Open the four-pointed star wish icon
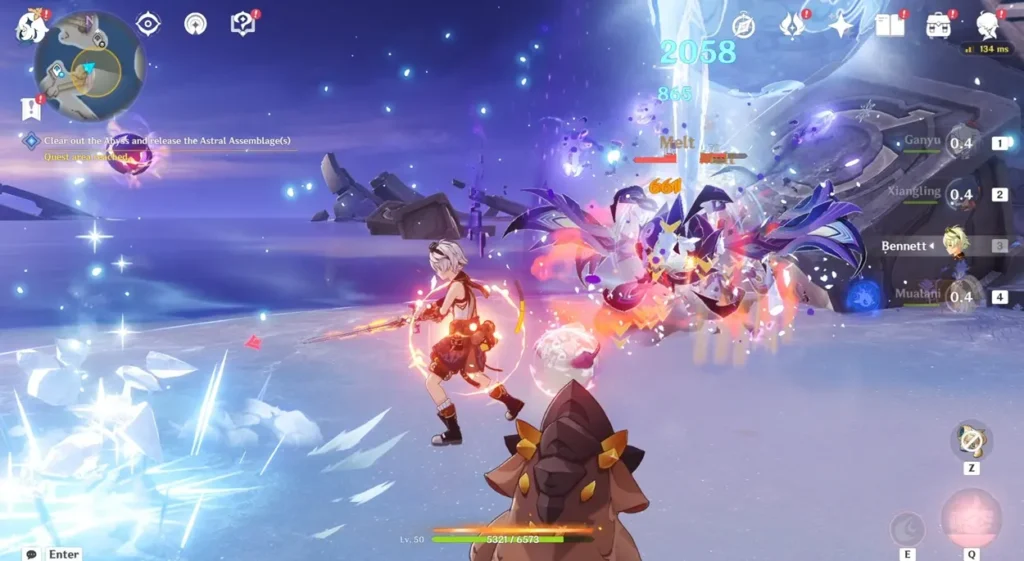 (x=840, y=26)
